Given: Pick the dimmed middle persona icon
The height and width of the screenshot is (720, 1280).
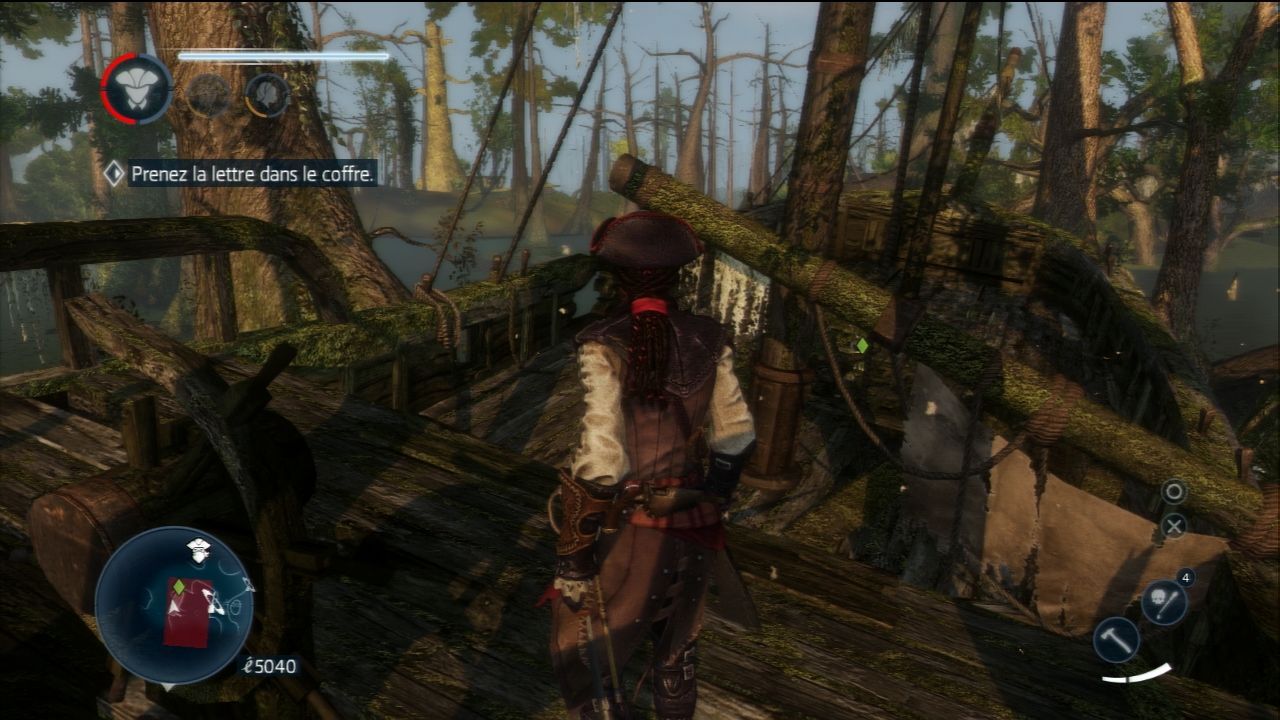Looking at the screenshot, I should pyautogui.click(x=209, y=95).
